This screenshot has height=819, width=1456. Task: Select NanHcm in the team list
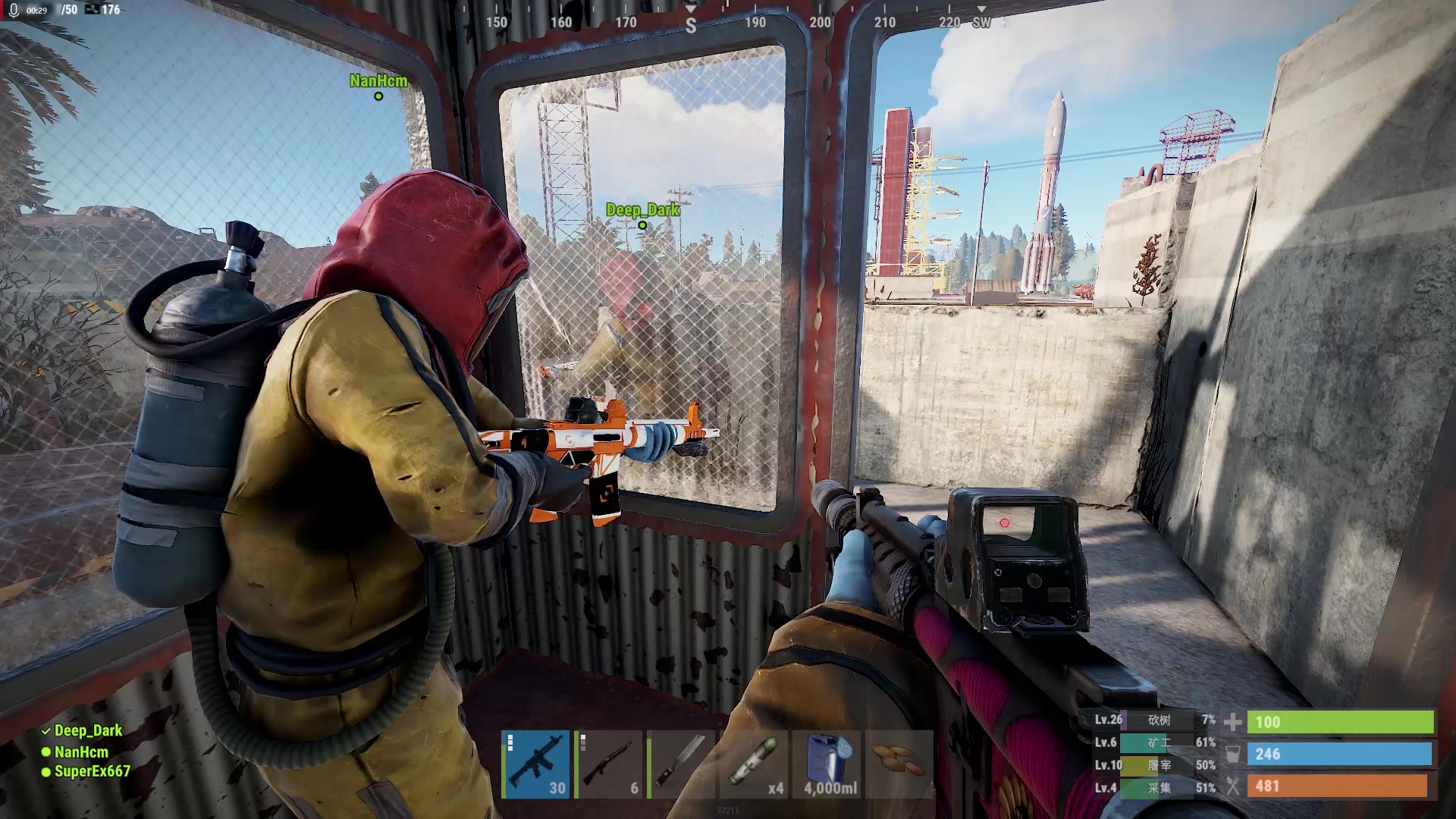(x=81, y=752)
